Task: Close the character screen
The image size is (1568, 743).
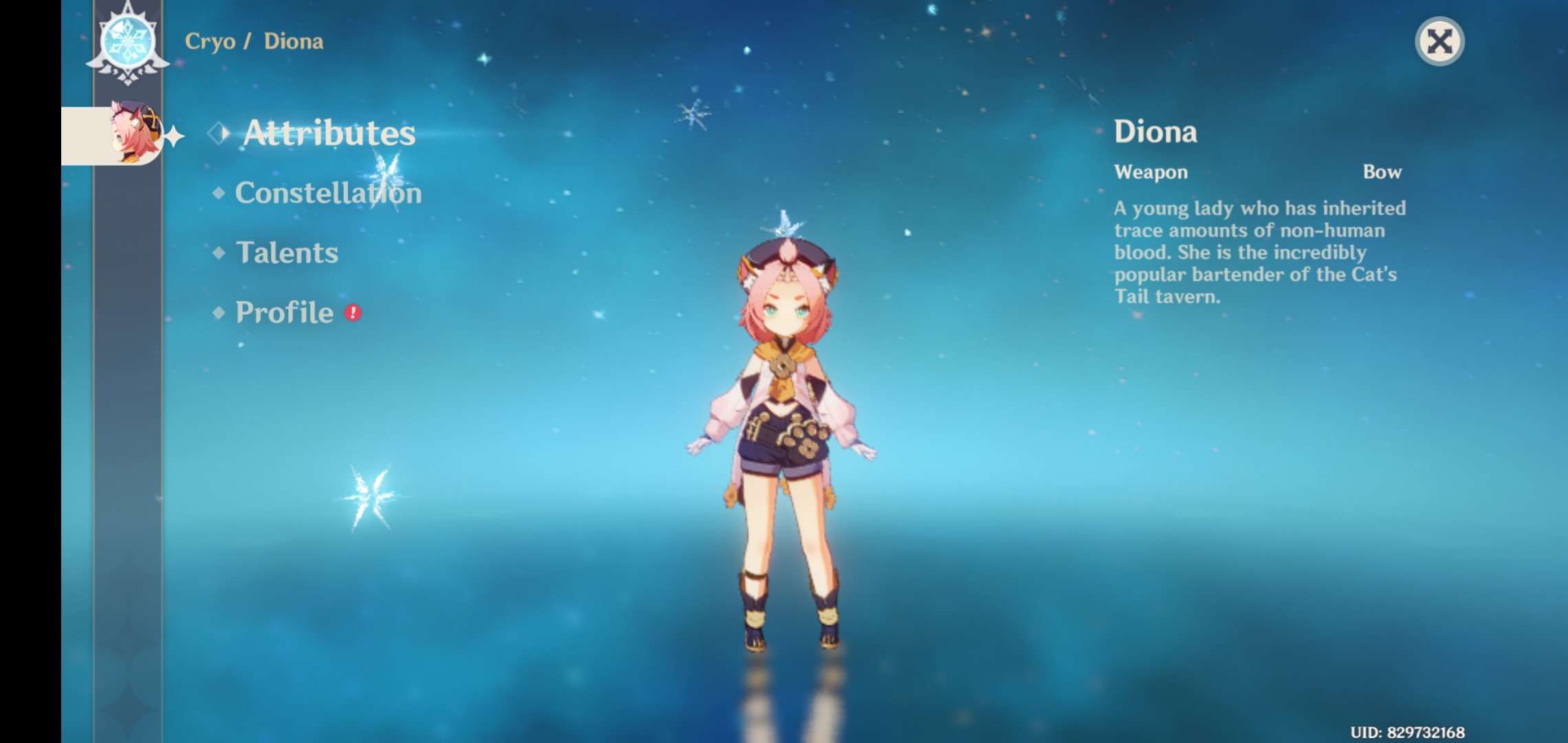Action: [1439, 42]
